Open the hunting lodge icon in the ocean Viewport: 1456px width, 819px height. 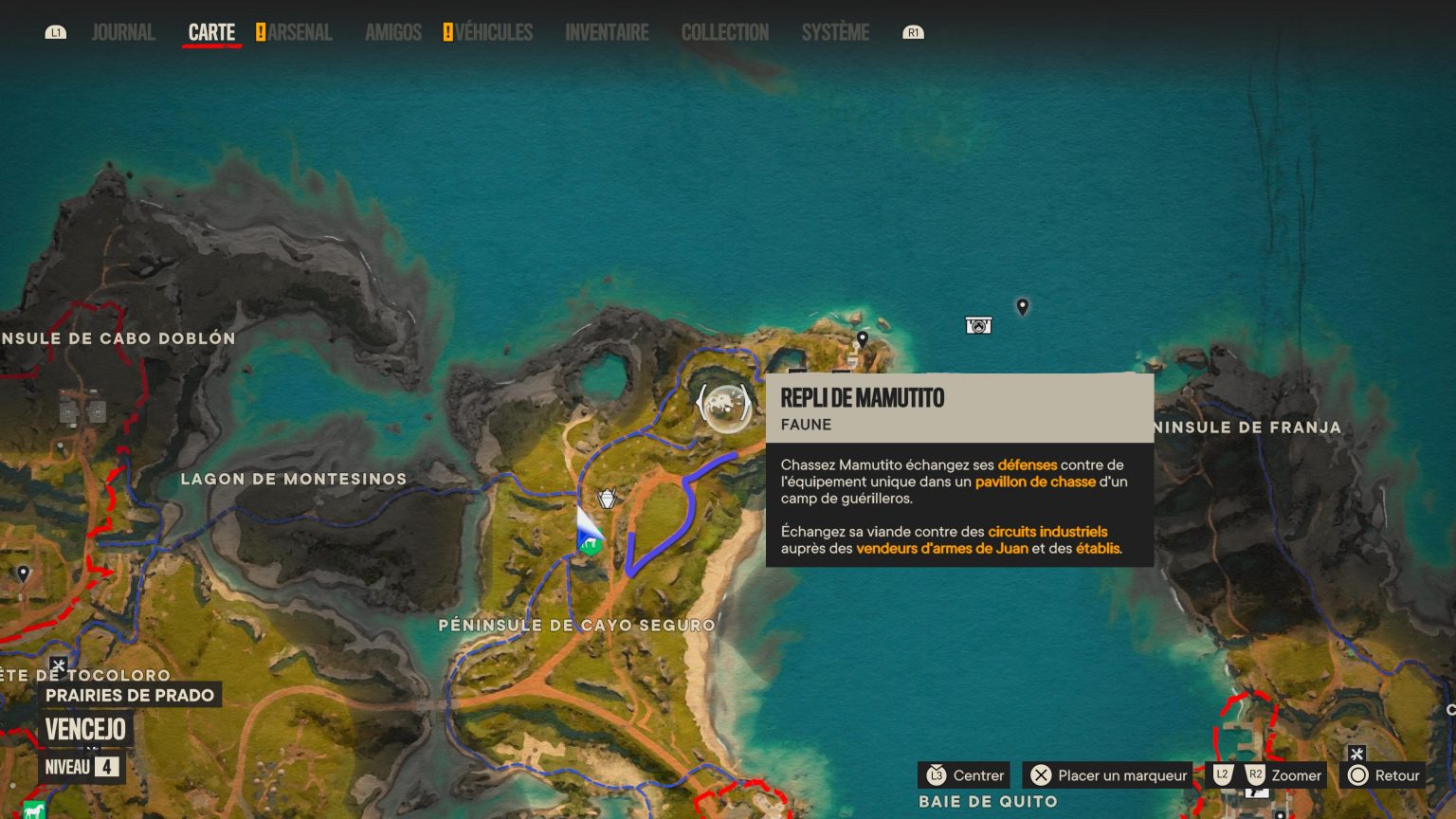(x=978, y=324)
